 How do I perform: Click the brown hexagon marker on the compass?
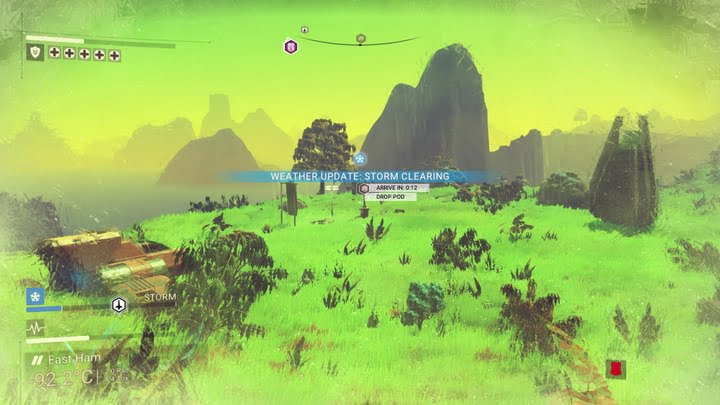(x=361, y=39)
